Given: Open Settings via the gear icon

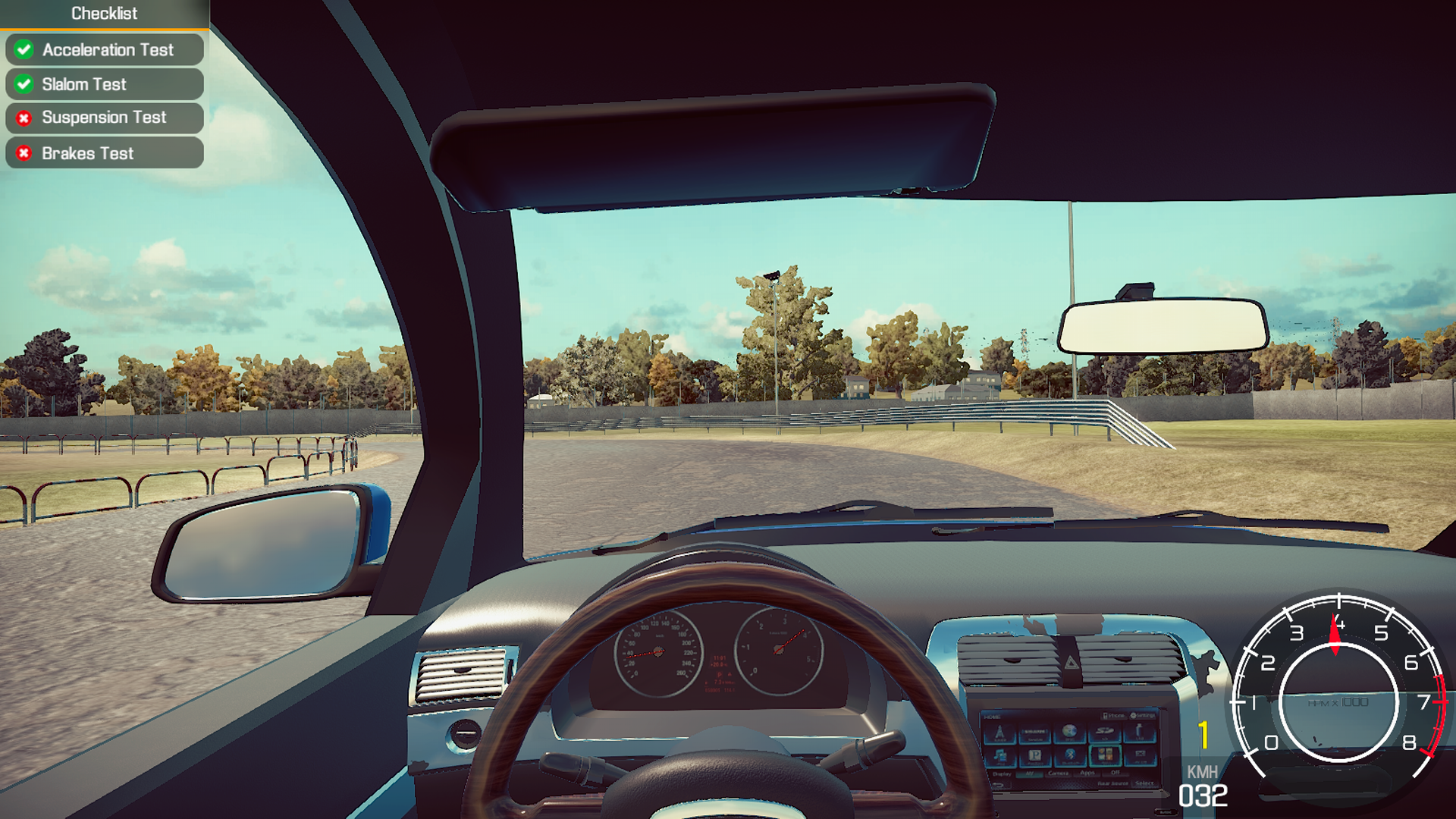Looking at the screenshot, I should pyautogui.click(x=1143, y=715).
